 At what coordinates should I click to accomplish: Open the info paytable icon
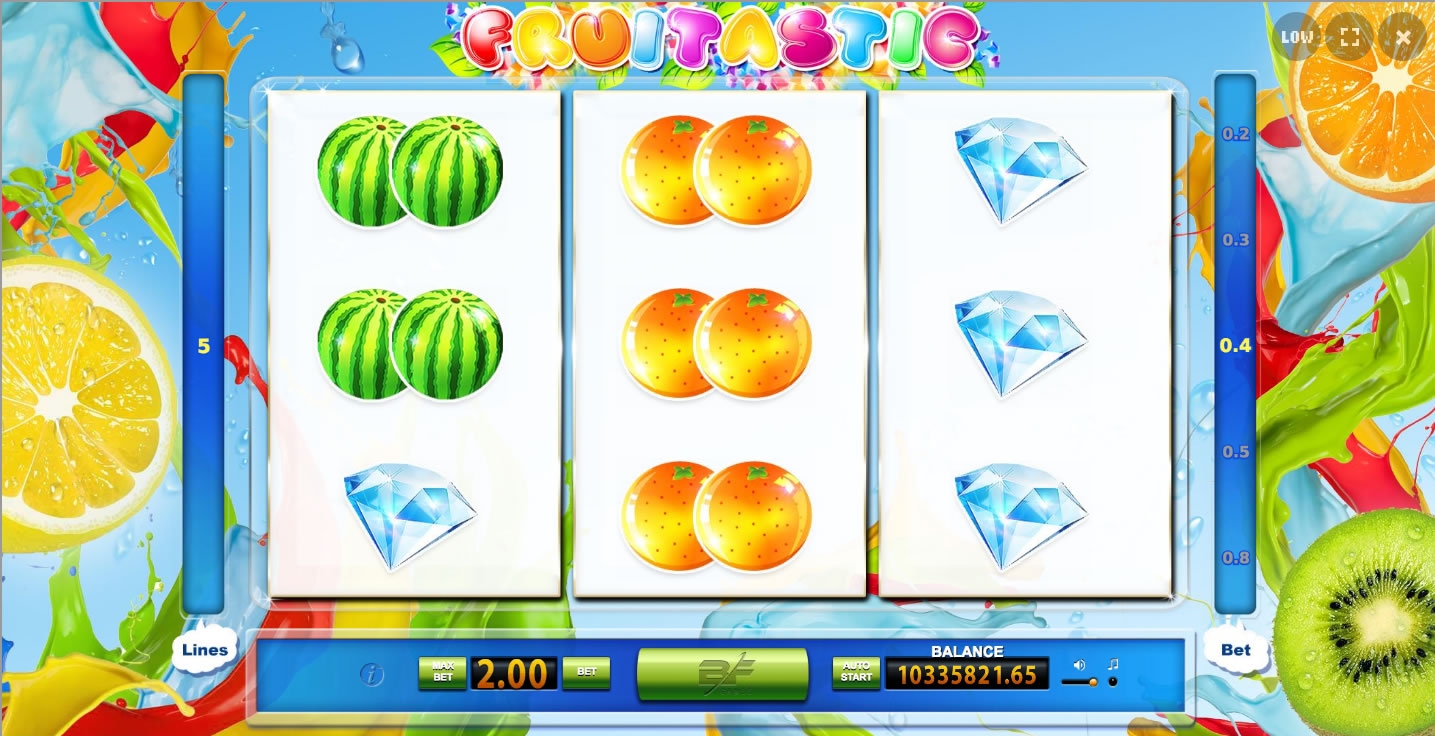point(371,675)
